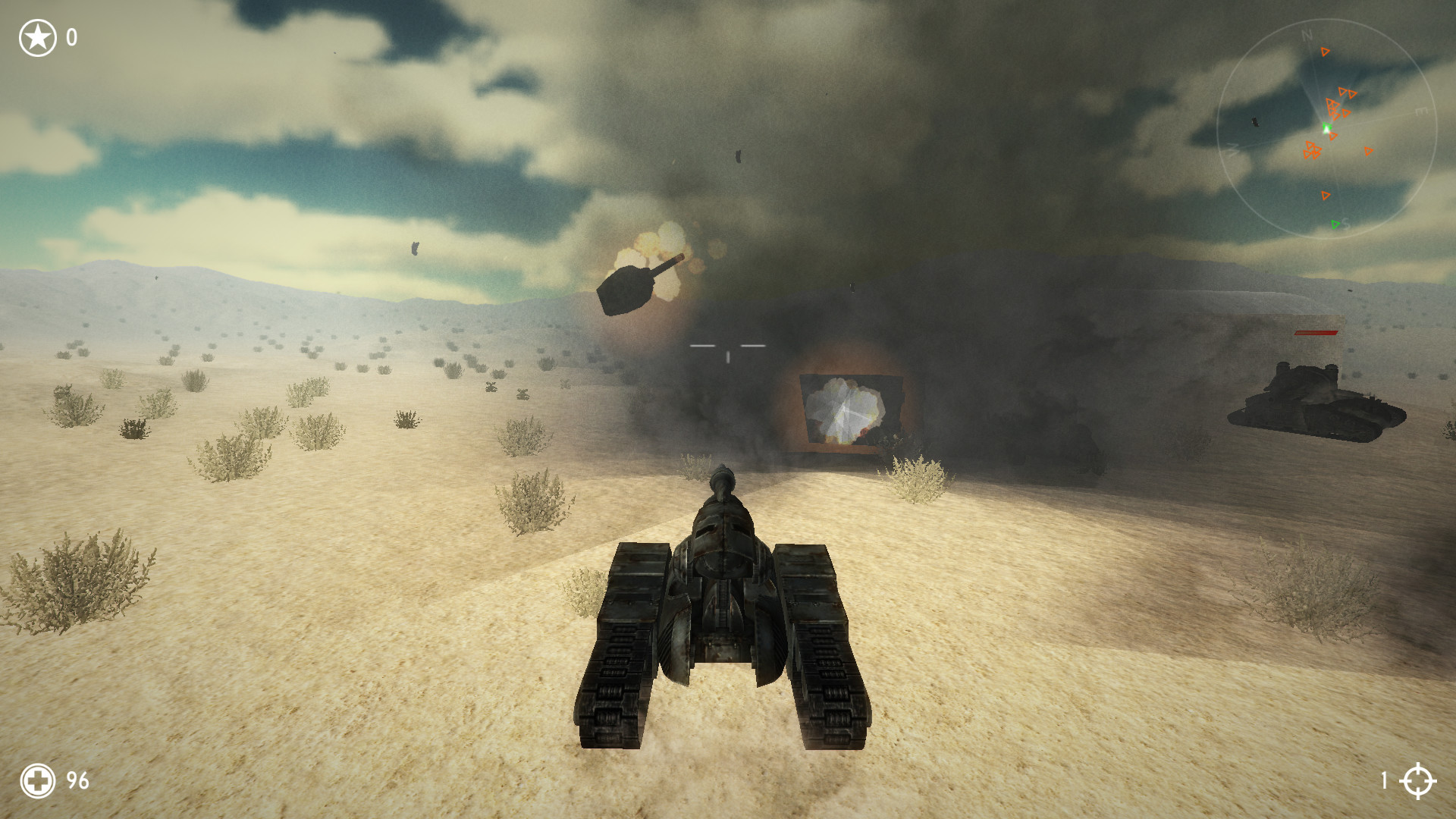Click the lone enemy marker east of center

click(1368, 150)
